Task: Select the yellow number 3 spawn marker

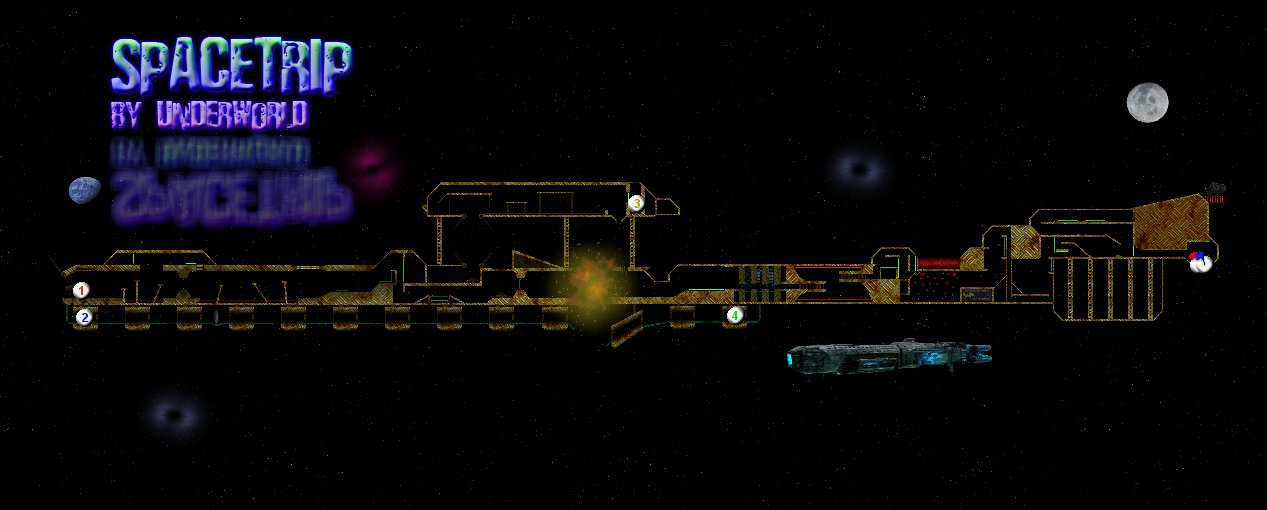Action: [x=635, y=203]
